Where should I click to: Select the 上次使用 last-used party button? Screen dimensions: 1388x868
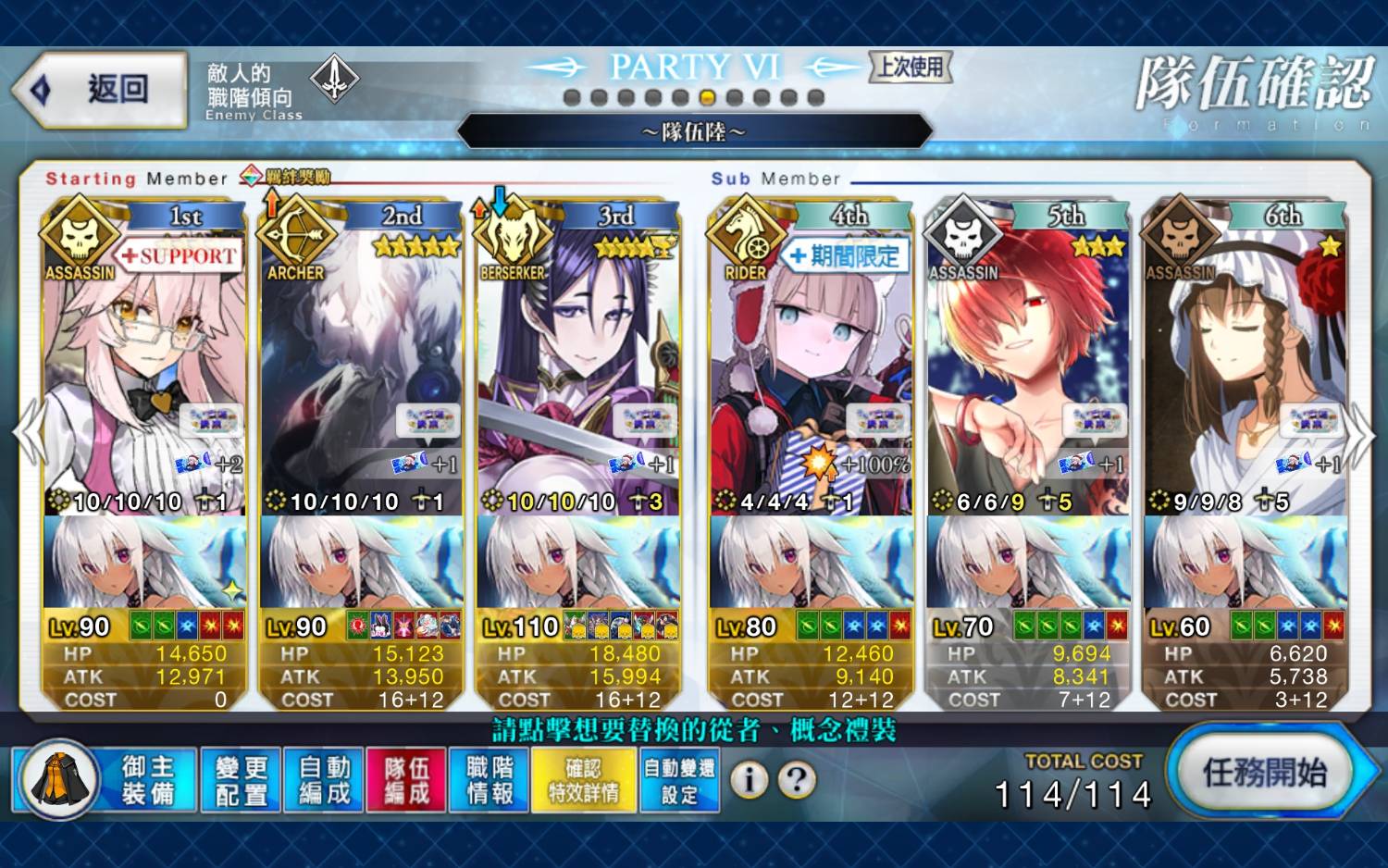(x=911, y=67)
